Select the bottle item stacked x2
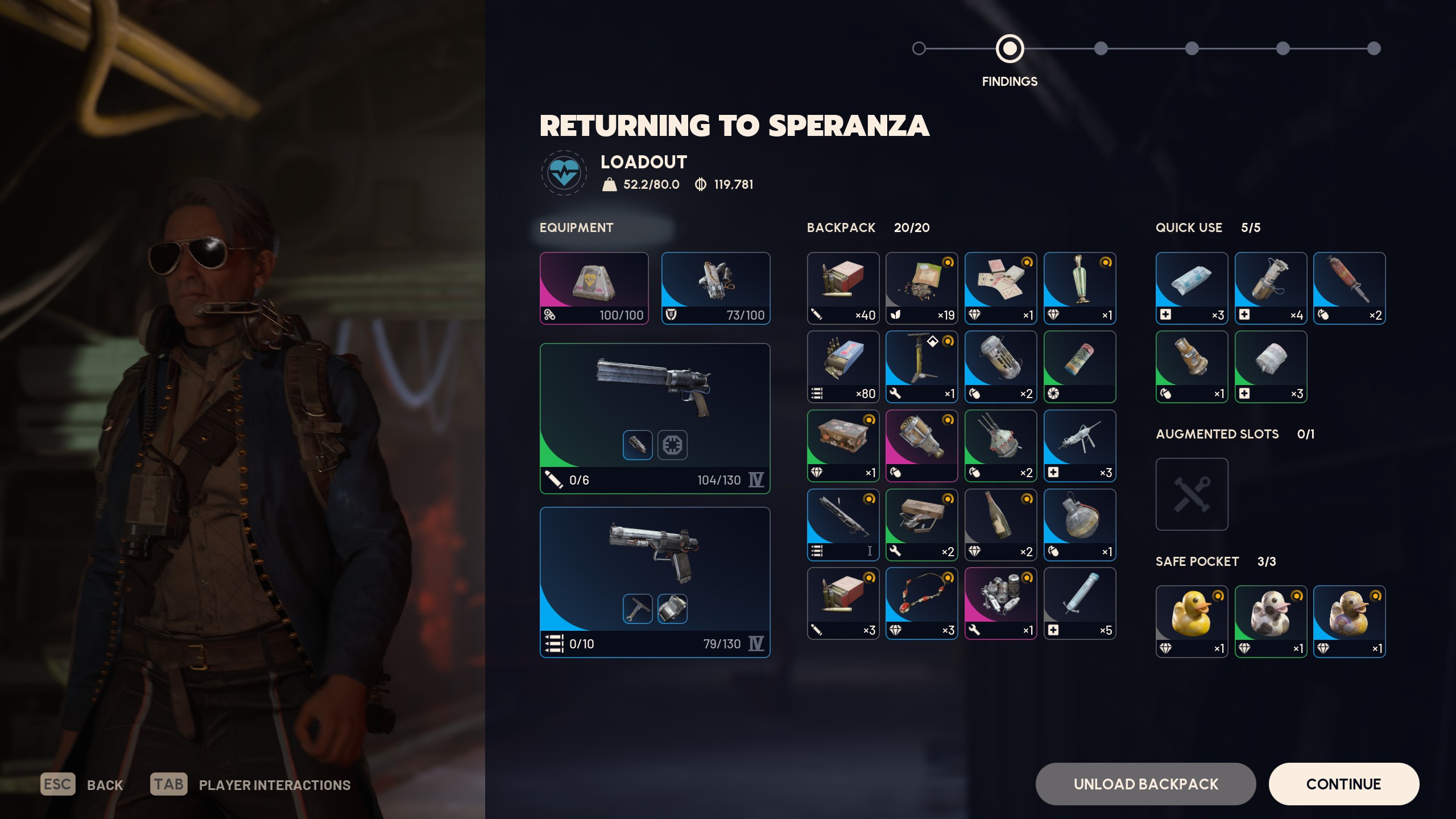 (x=1000, y=524)
